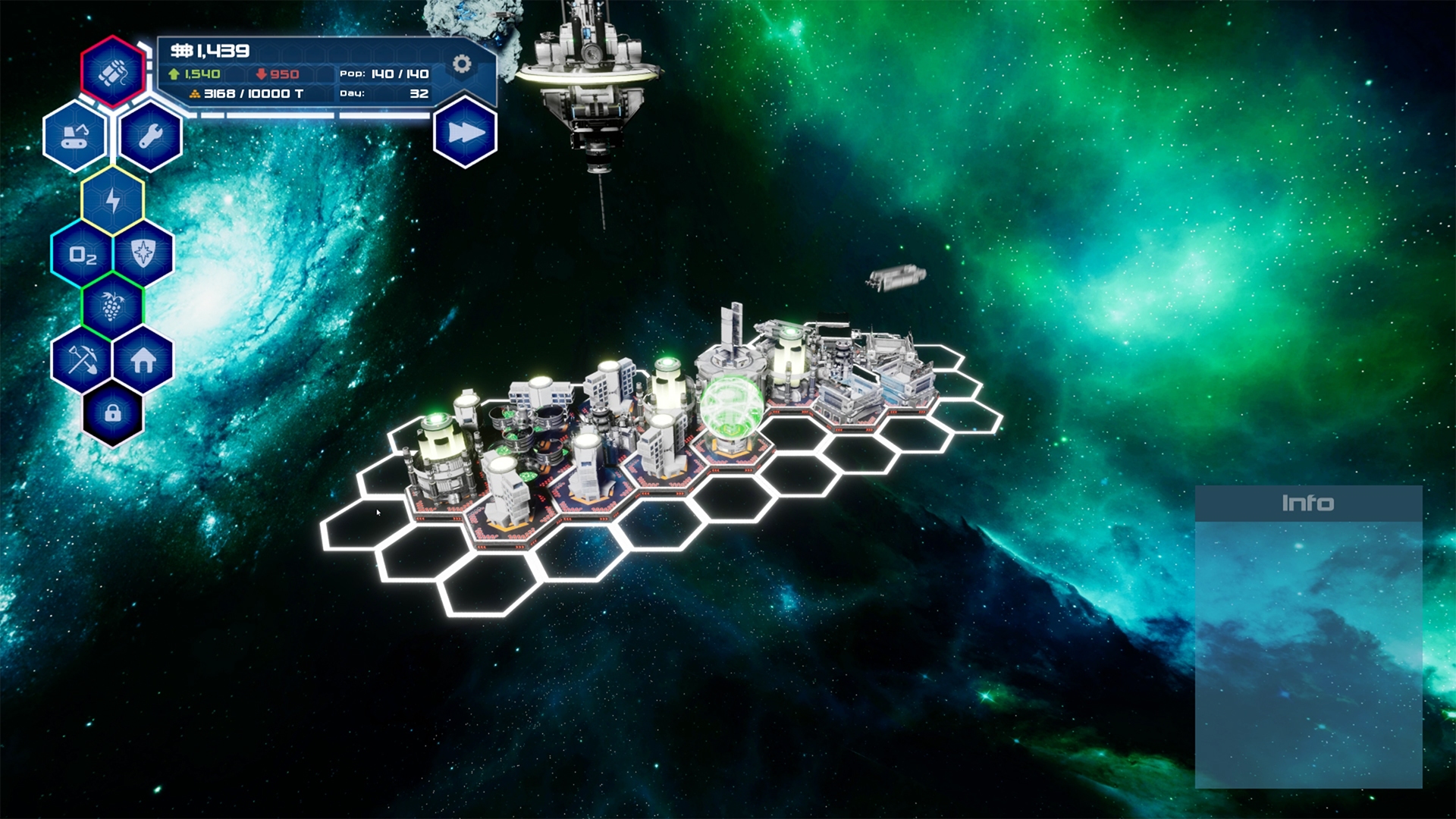
Task: Select the wrench repair tool
Action: pyautogui.click(x=149, y=136)
